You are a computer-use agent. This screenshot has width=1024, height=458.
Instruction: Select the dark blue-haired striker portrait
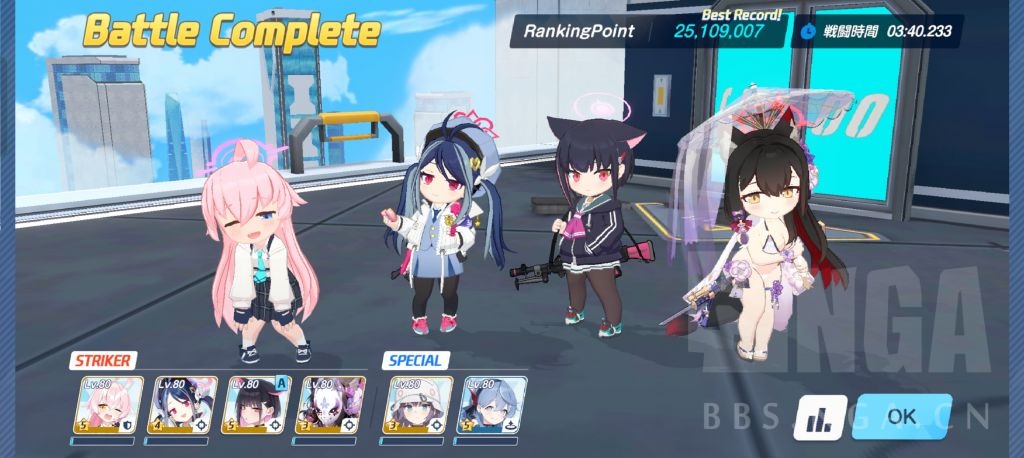coord(183,405)
